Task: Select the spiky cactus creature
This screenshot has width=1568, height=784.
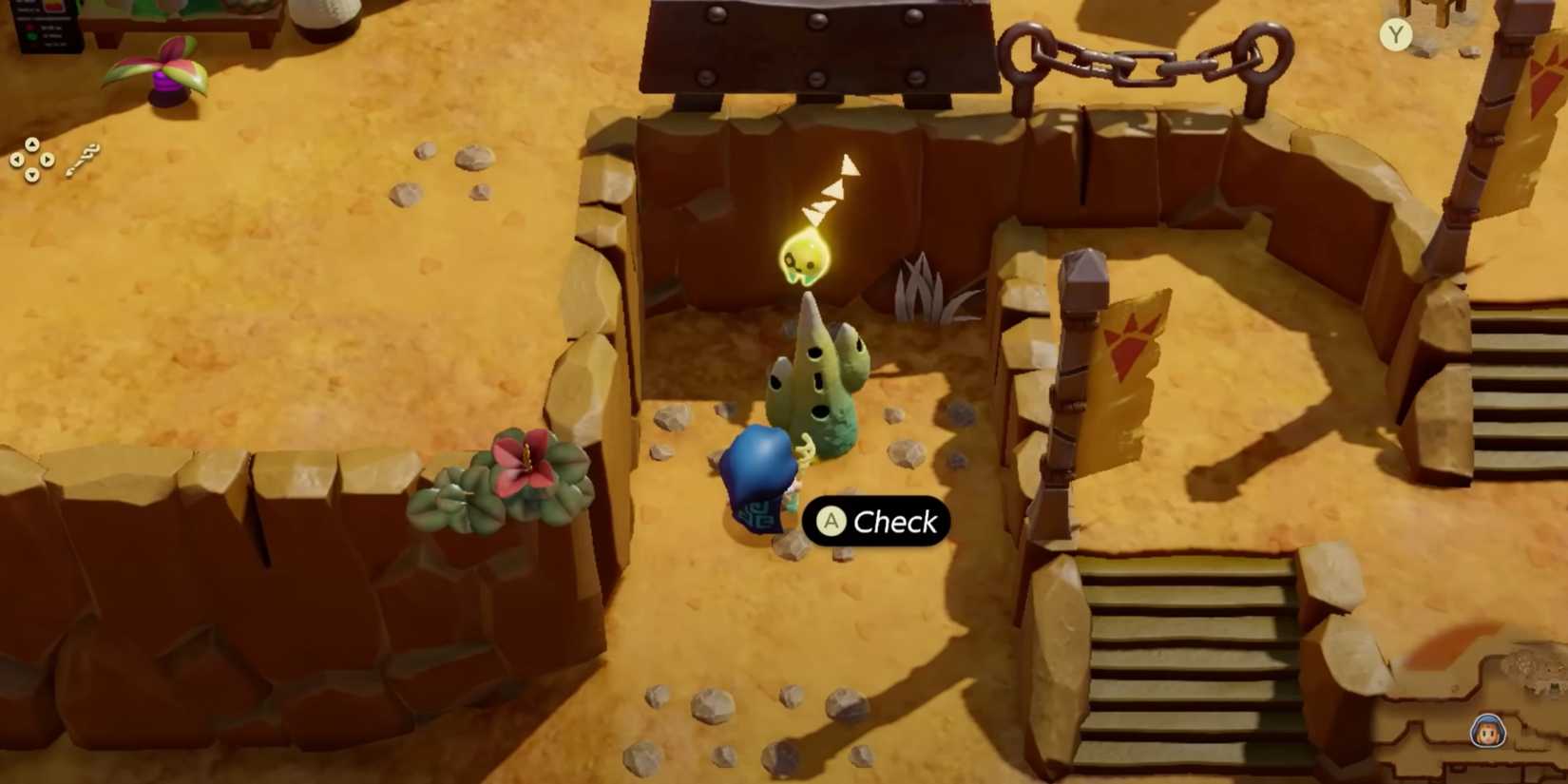Action: [817, 380]
